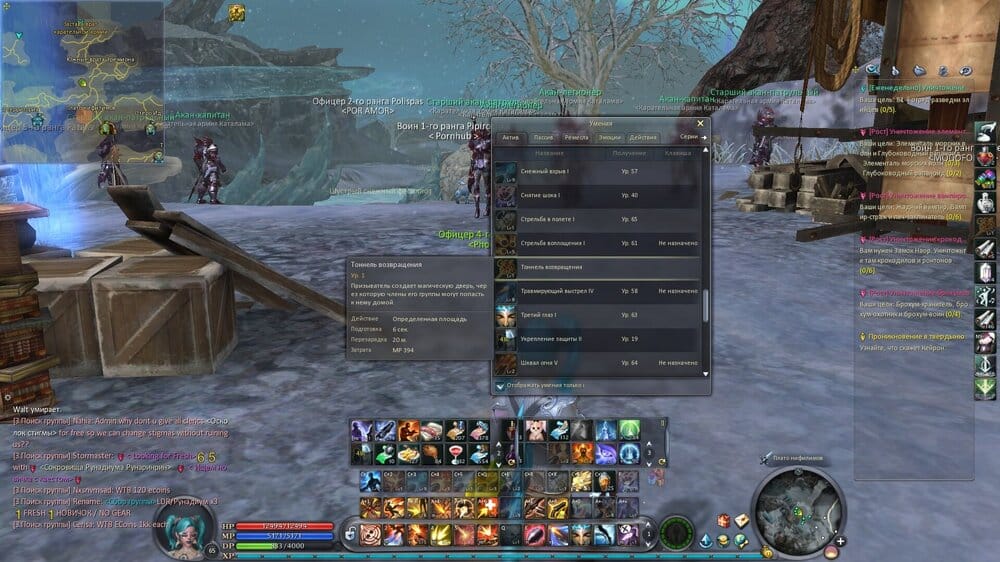
Task: Open the Действия tab
Action: click(643, 137)
